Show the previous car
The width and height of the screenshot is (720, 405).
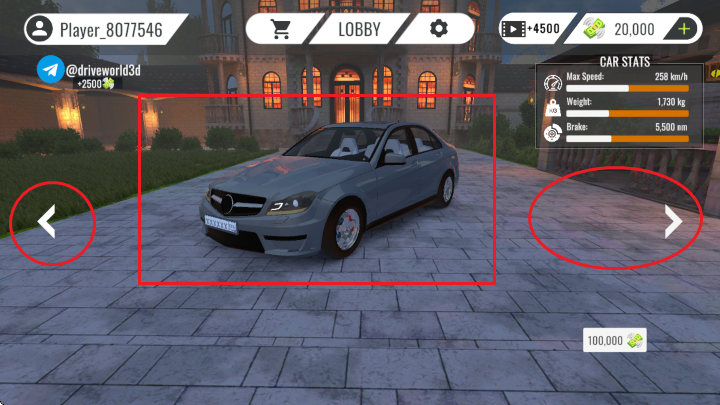(x=46, y=223)
